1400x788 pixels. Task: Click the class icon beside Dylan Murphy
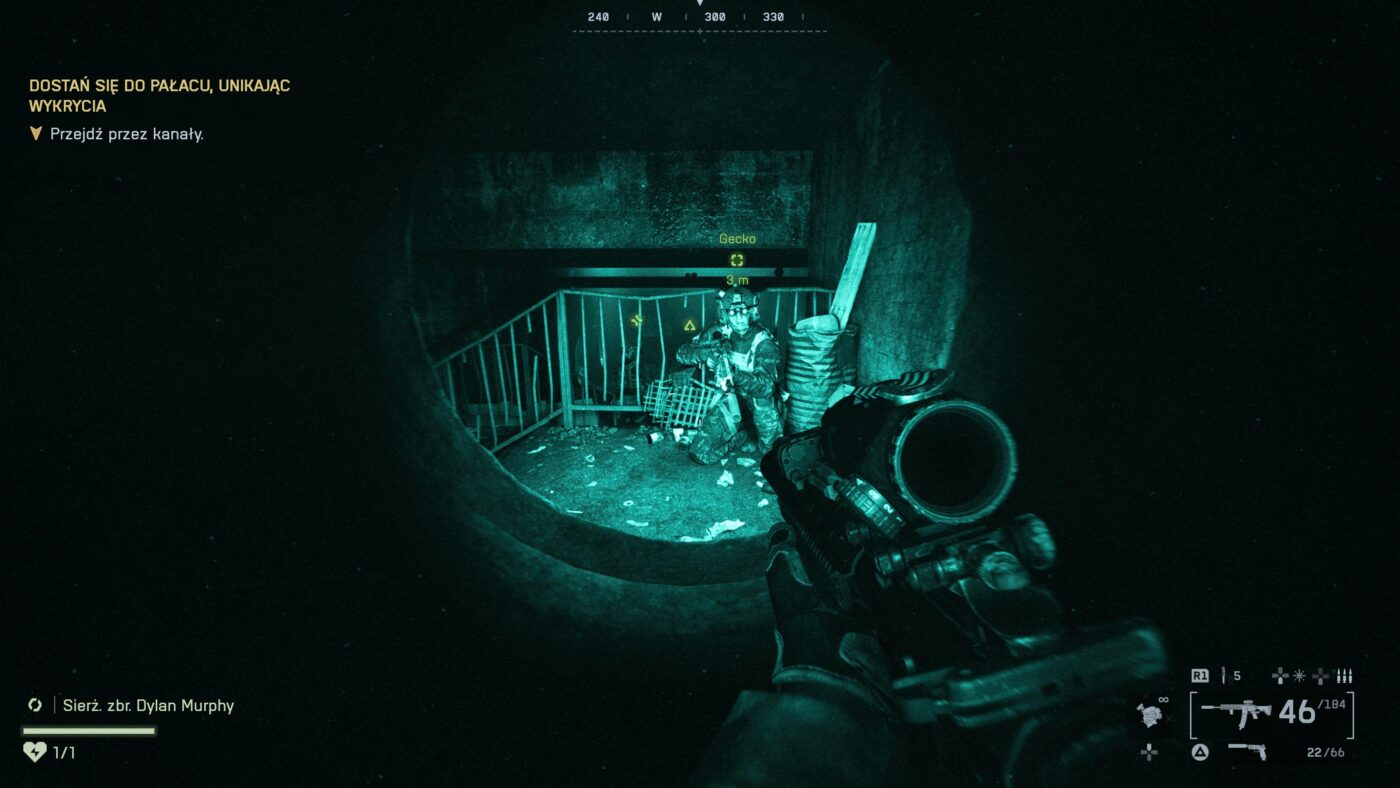tap(35, 705)
